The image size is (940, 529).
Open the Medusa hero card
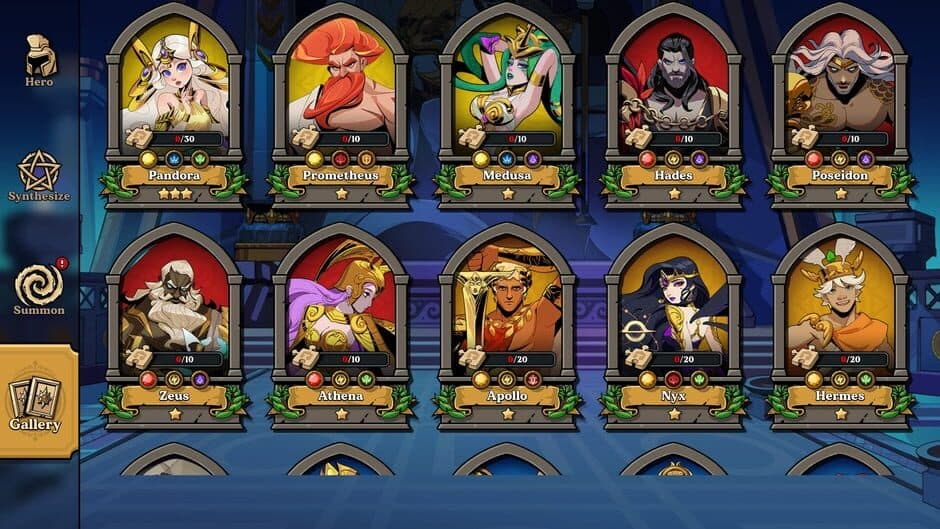[x=507, y=100]
